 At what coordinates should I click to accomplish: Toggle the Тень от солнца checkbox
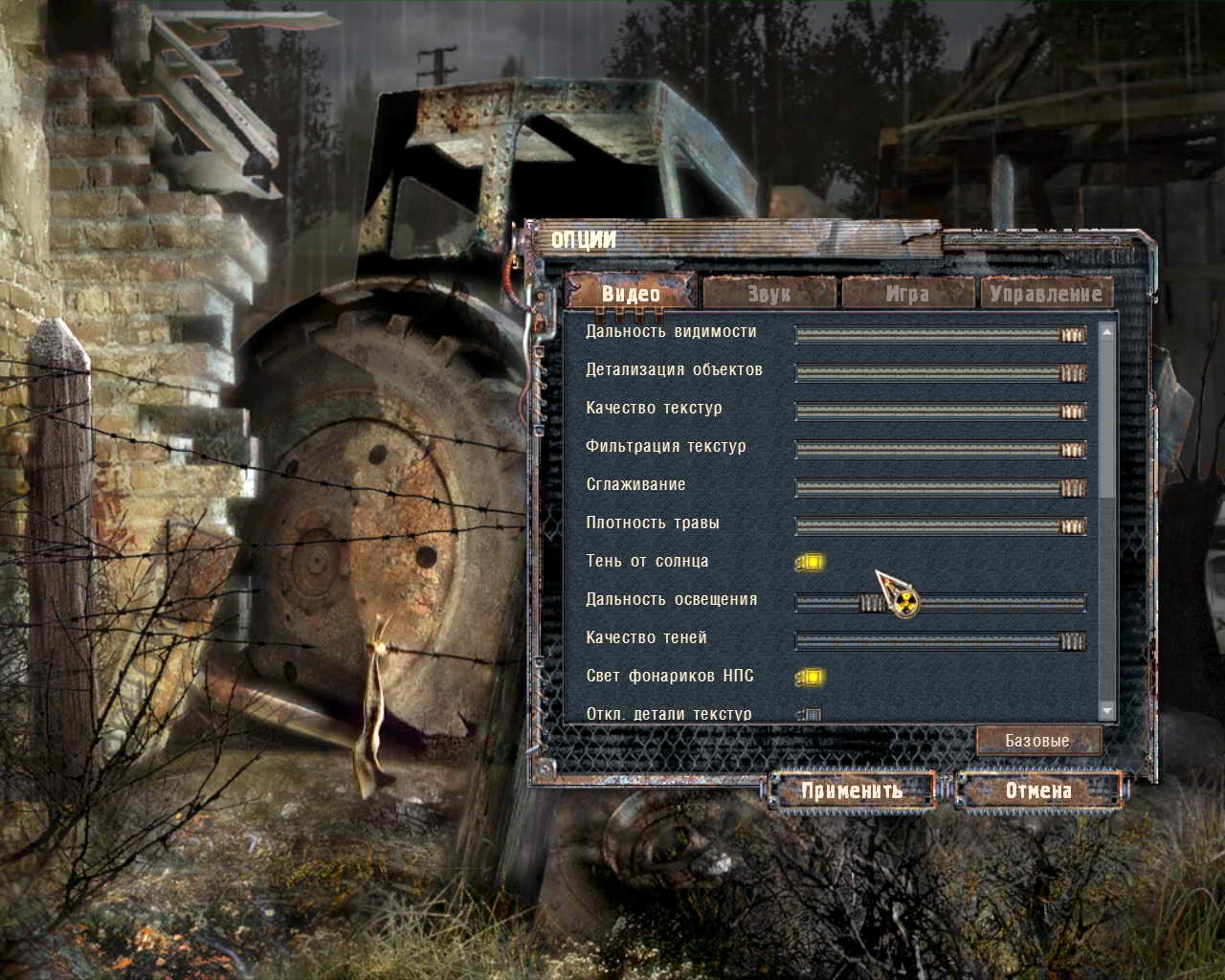point(811,563)
